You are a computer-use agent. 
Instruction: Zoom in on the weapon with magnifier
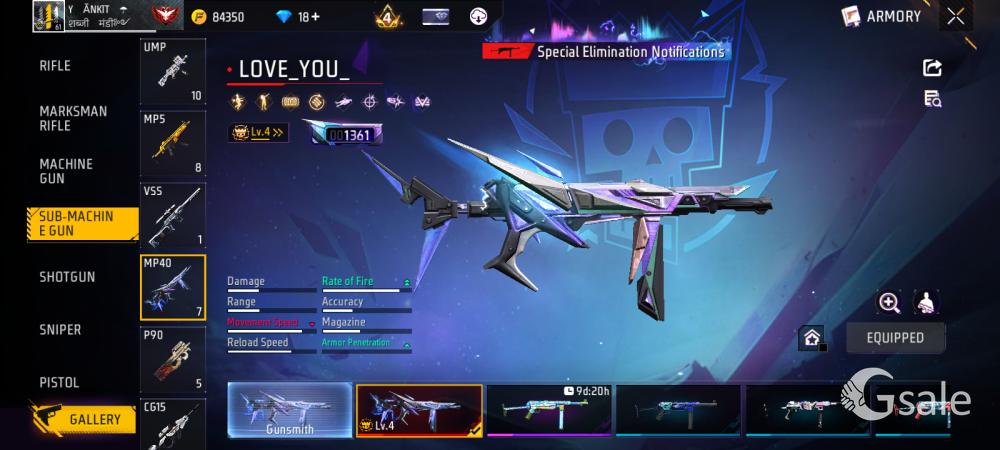pos(889,303)
